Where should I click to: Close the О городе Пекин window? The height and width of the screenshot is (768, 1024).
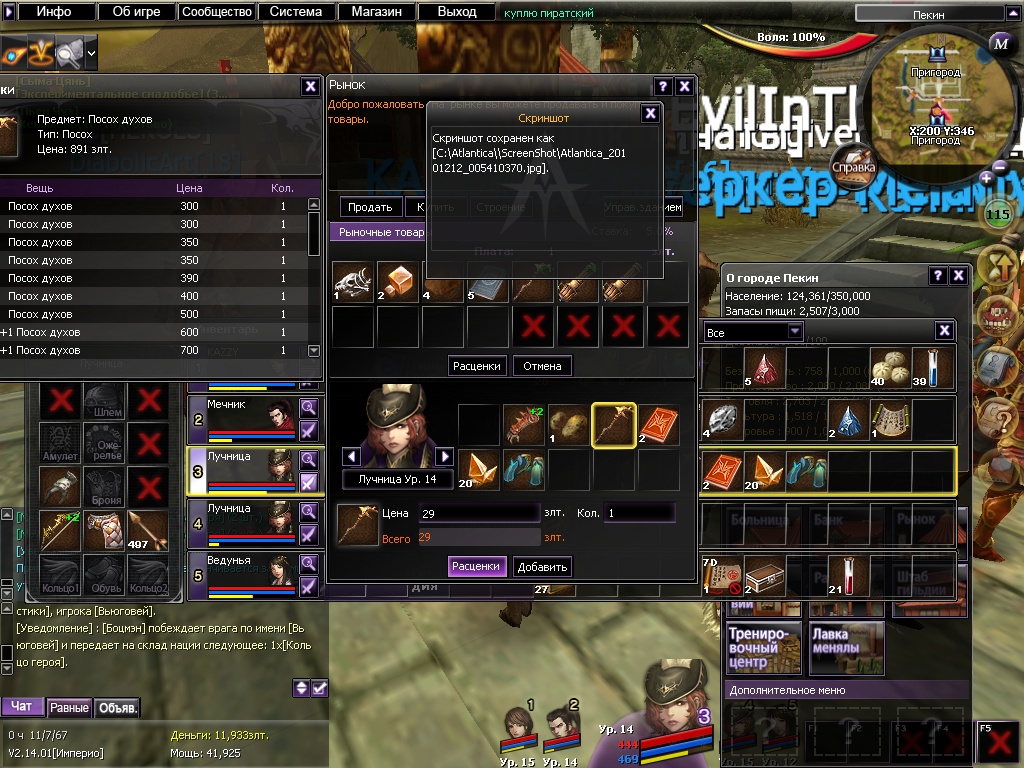[958, 276]
